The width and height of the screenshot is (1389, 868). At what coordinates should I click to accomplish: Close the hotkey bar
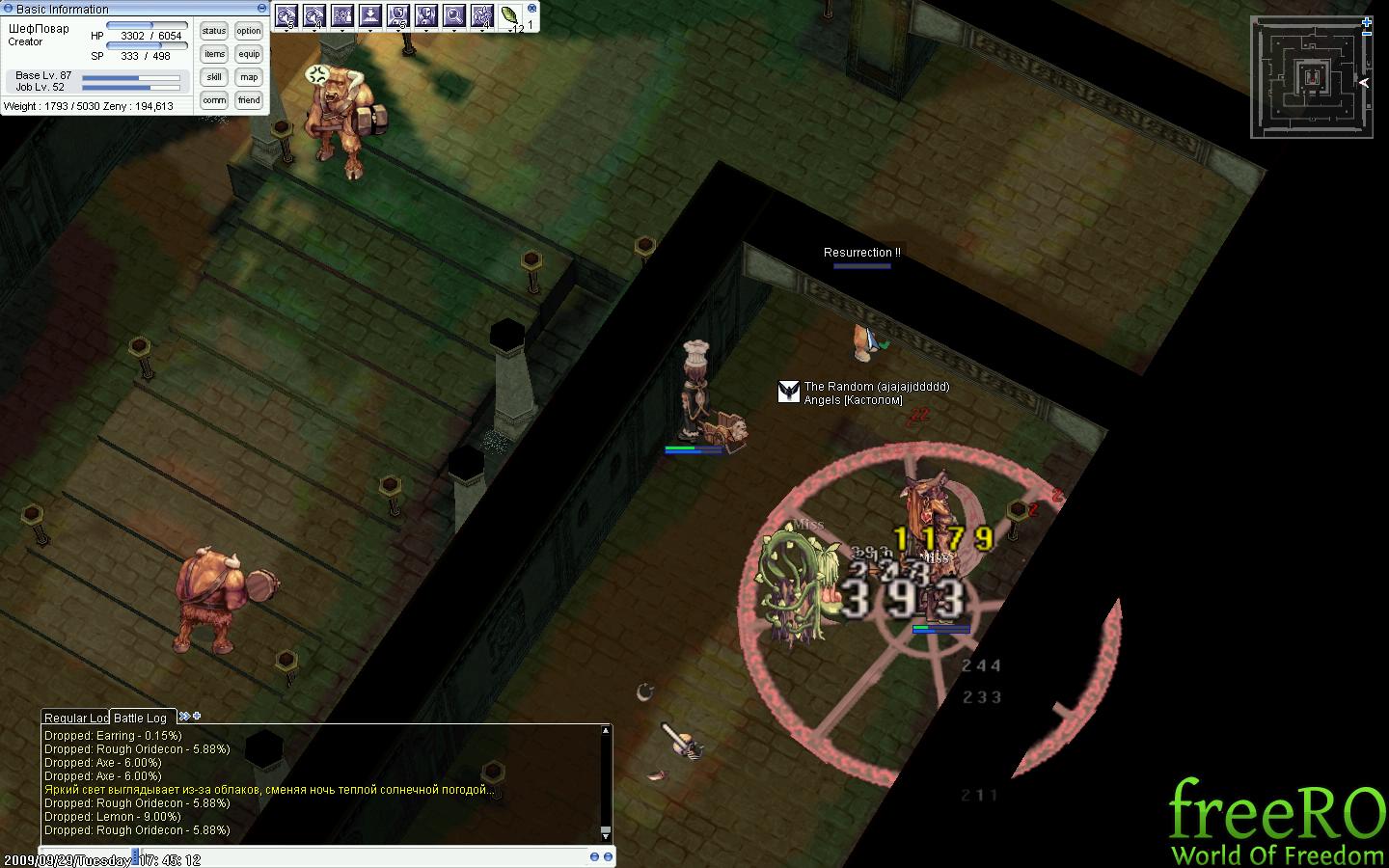(x=531, y=8)
